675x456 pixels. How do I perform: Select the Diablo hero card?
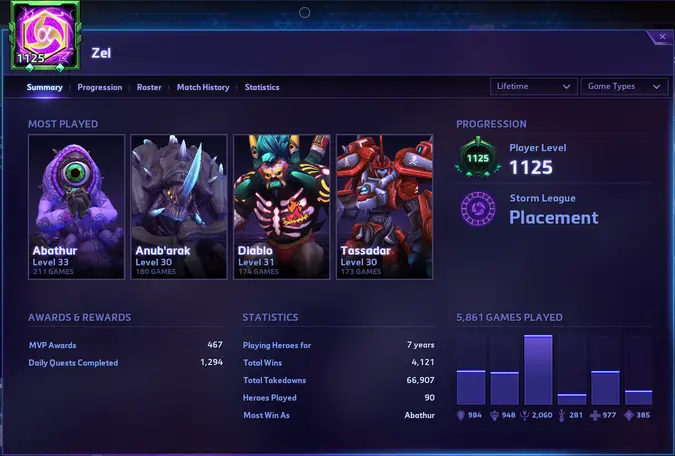point(282,207)
